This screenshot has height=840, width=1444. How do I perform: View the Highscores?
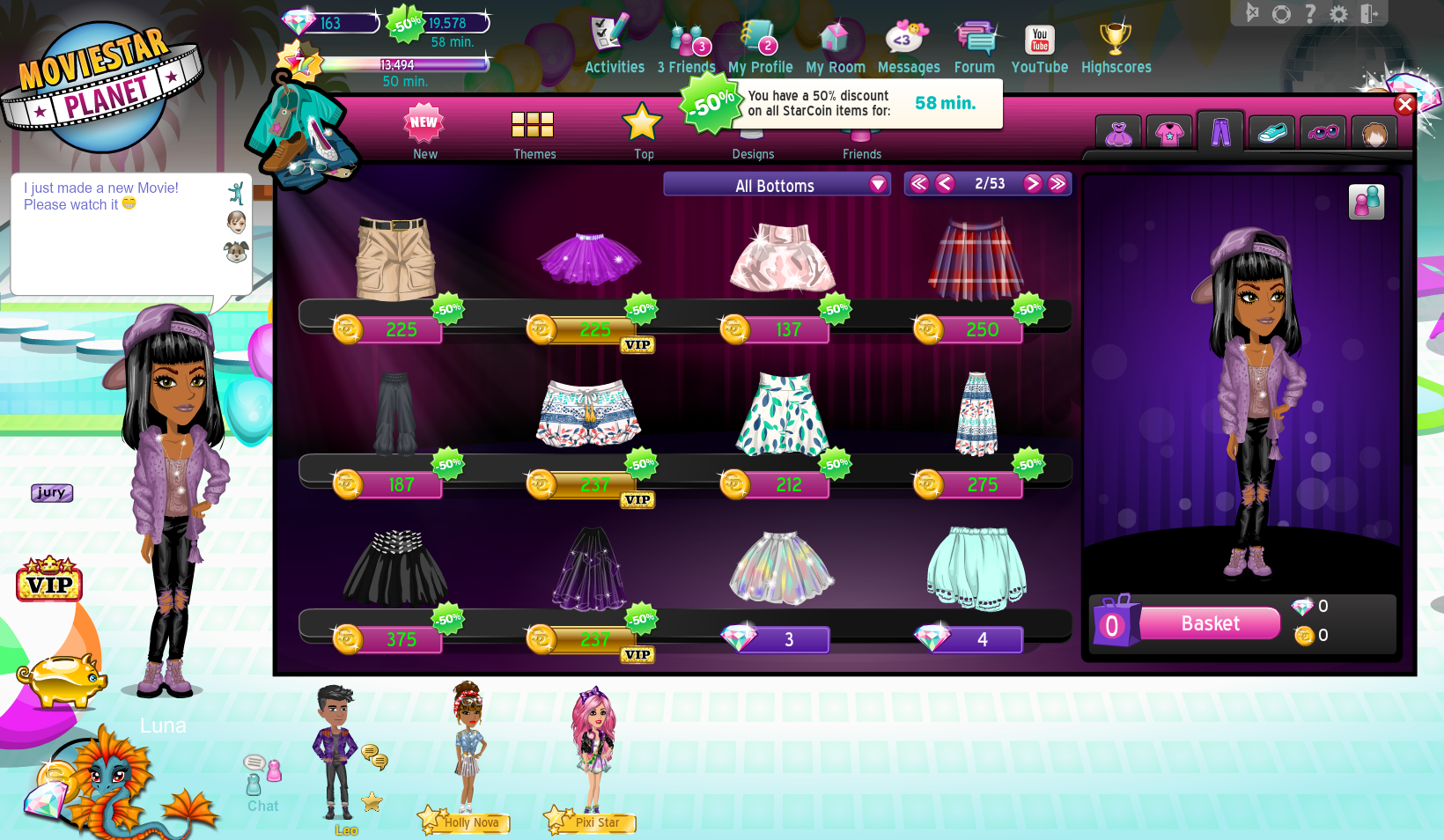1116,48
